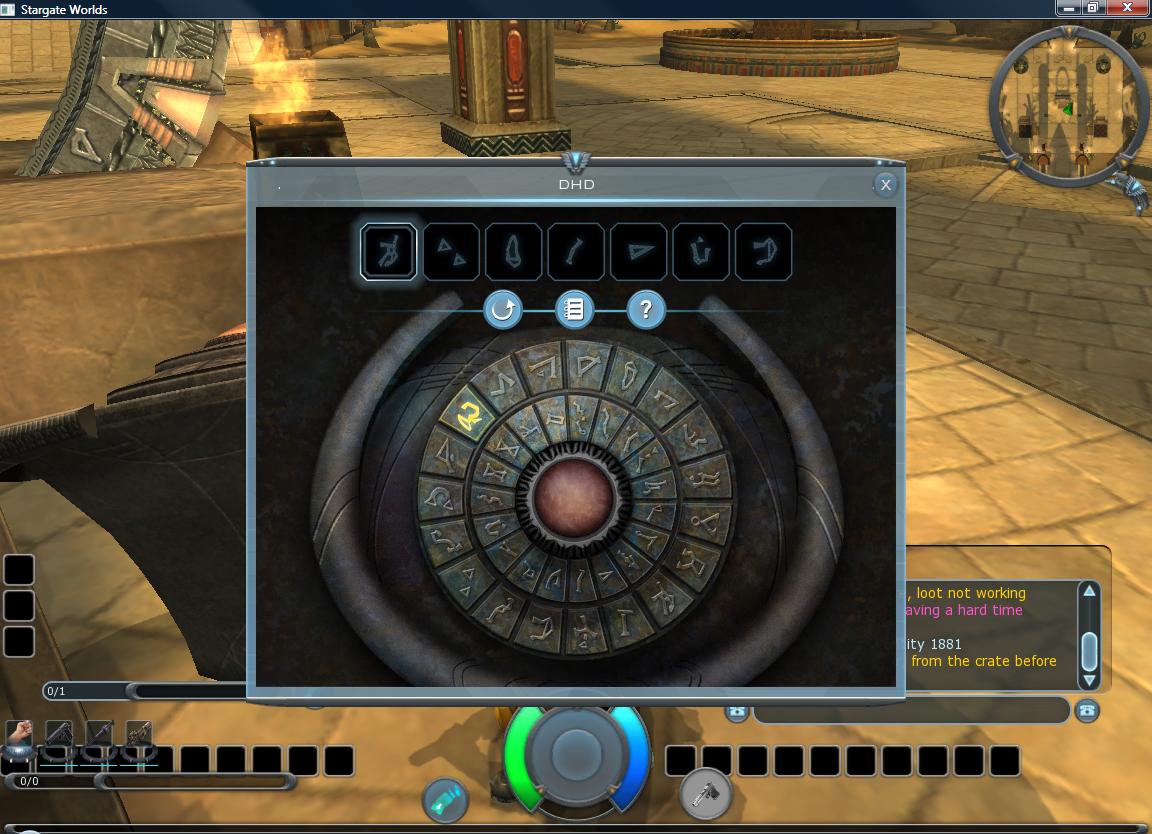The image size is (1152, 834).
Task: Push the red central dial button
Action: pyautogui.click(x=574, y=497)
